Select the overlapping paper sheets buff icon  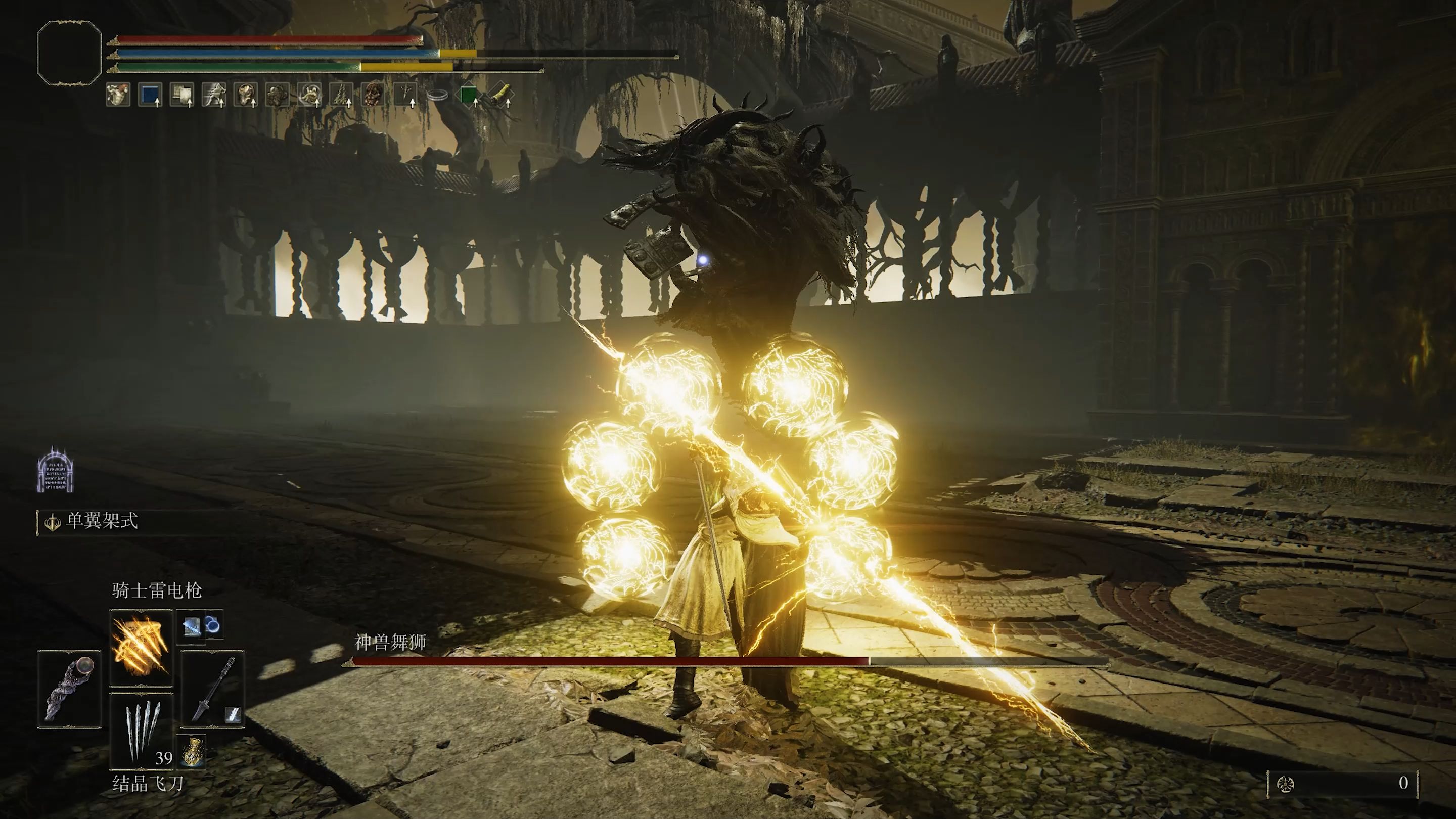pyautogui.click(x=182, y=95)
